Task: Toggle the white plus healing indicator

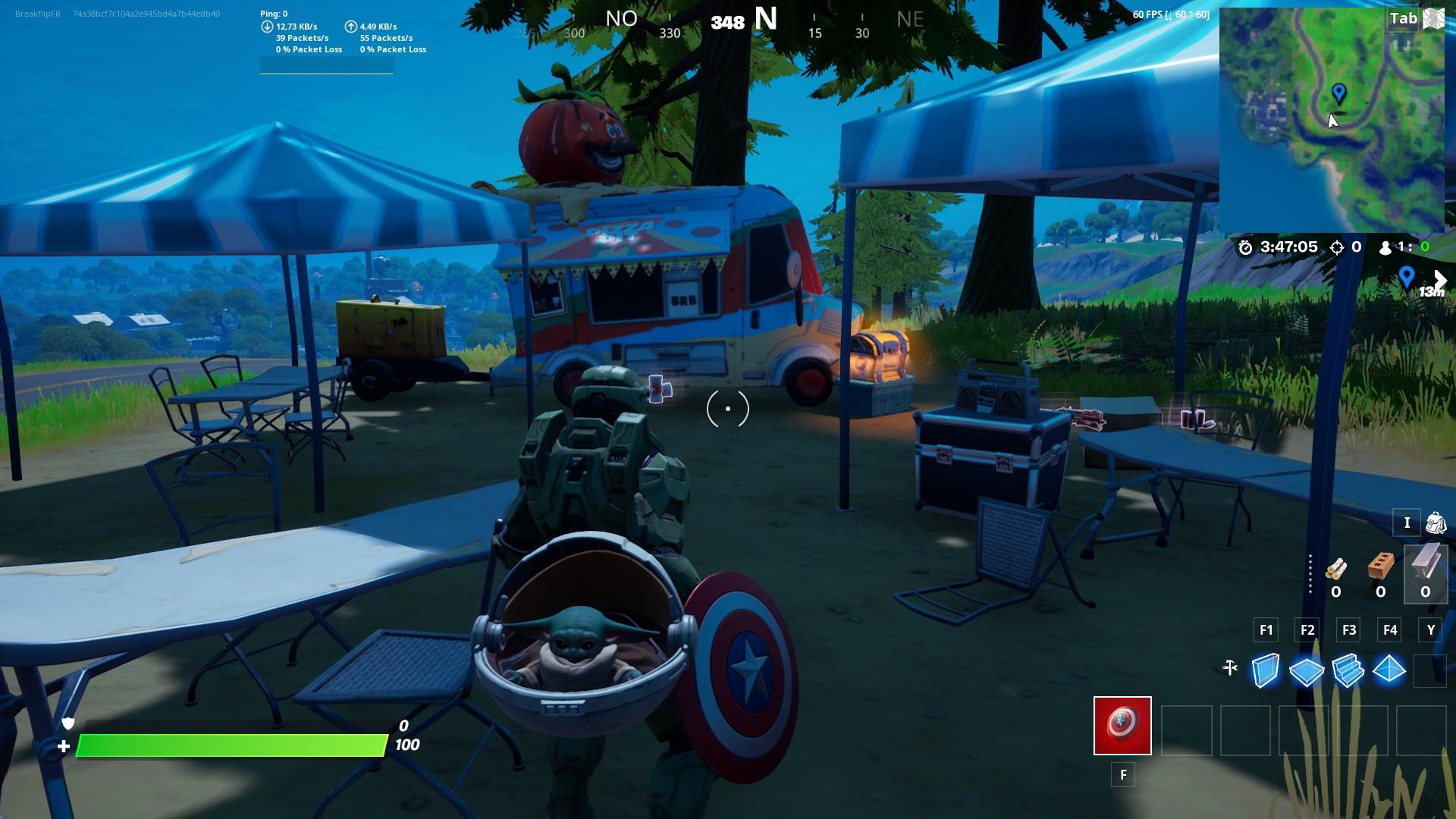Action: pyautogui.click(x=64, y=745)
